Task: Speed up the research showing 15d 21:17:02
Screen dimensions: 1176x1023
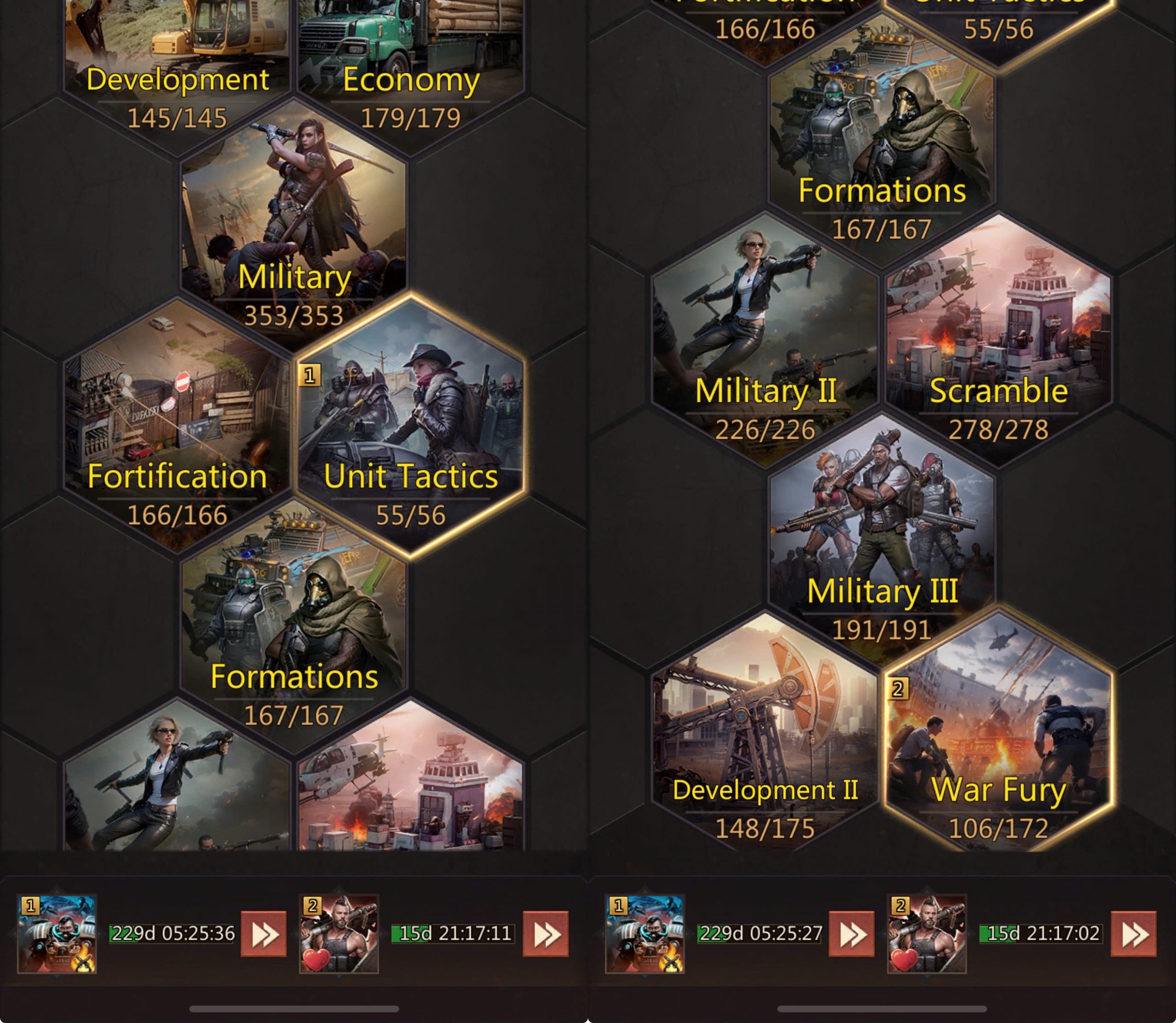Action: [x=1133, y=934]
